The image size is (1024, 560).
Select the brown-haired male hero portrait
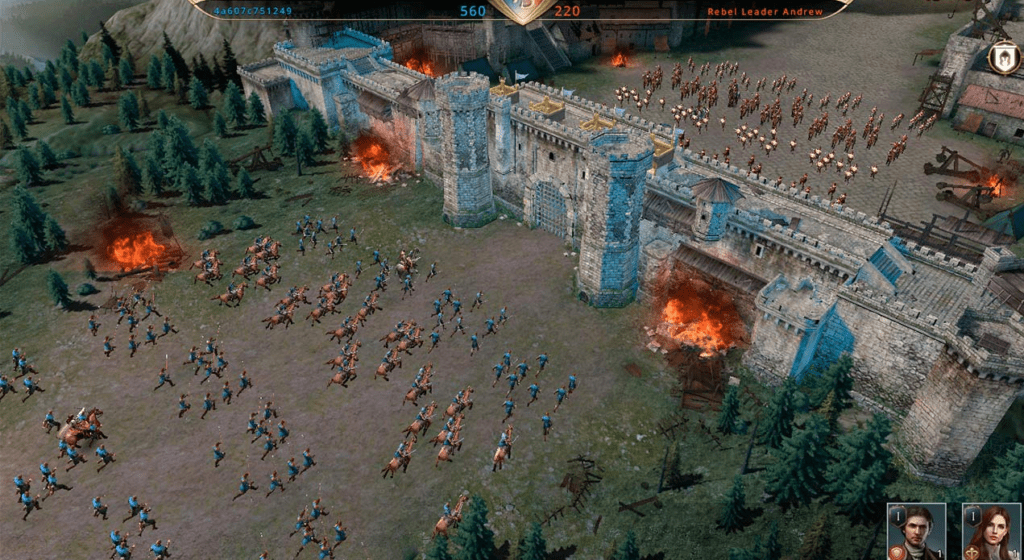click(x=917, y=532)
